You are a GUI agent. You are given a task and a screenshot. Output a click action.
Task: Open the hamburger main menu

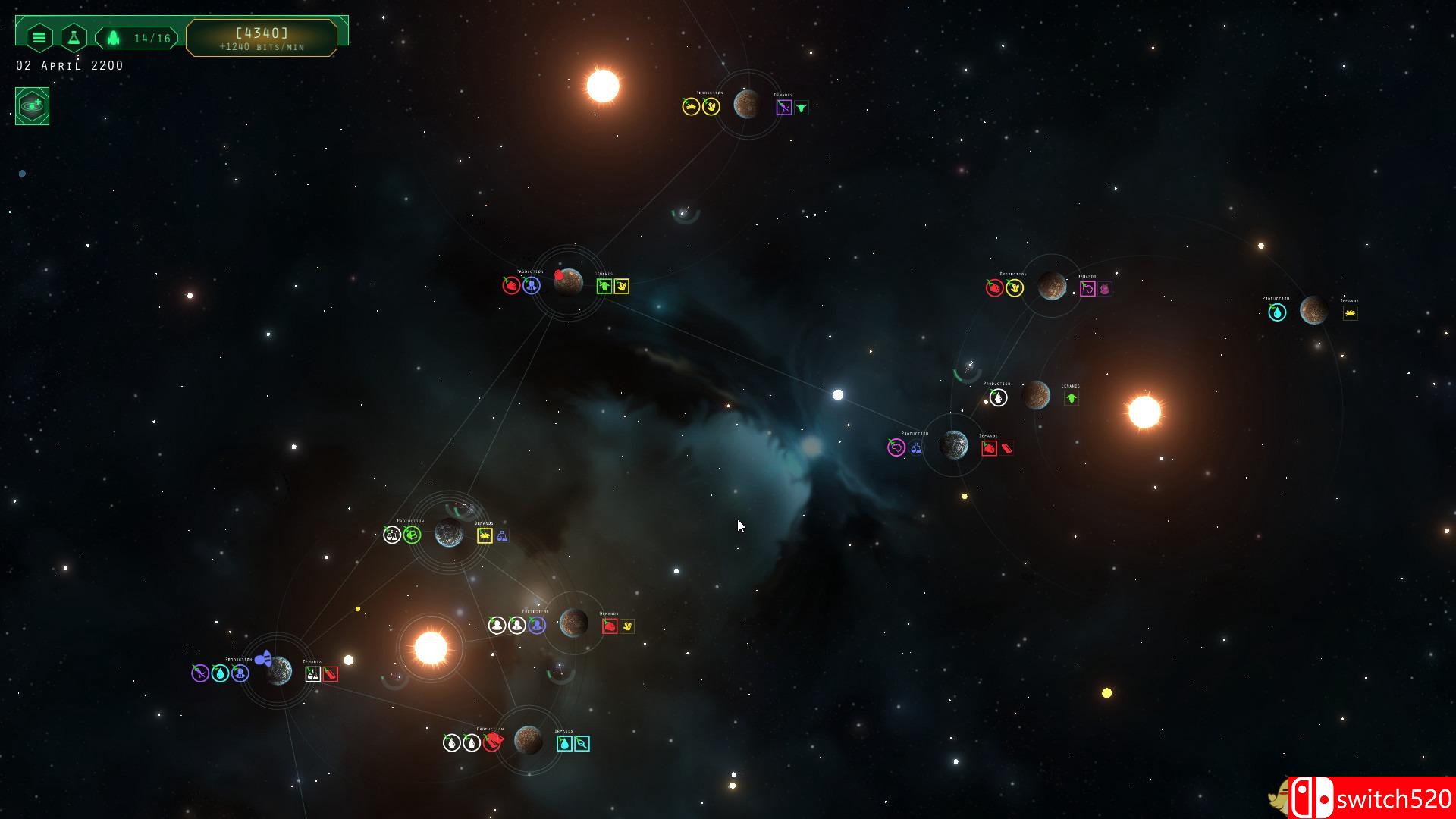pyautogui.click(x=39, y=37)
